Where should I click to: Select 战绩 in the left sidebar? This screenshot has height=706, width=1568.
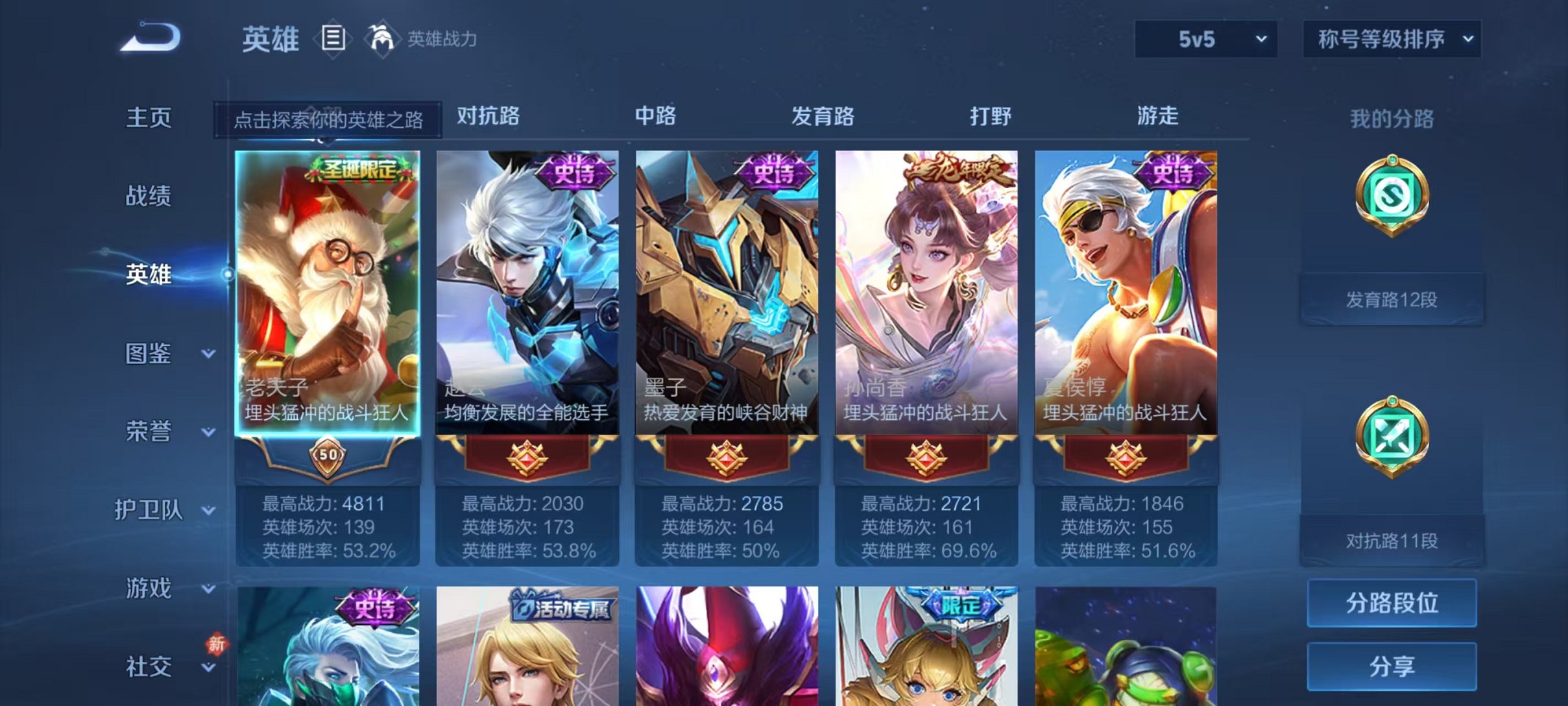pyautogui.click(x=151, y=197)
